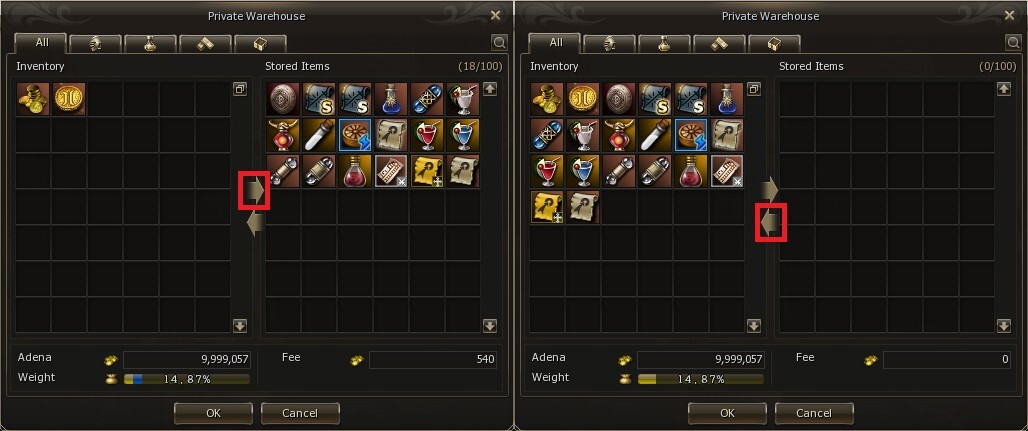Choose the white cocktail glass in Stored Items
Viewport: 1028px width, 431px height.
click(x=464, y=100)
